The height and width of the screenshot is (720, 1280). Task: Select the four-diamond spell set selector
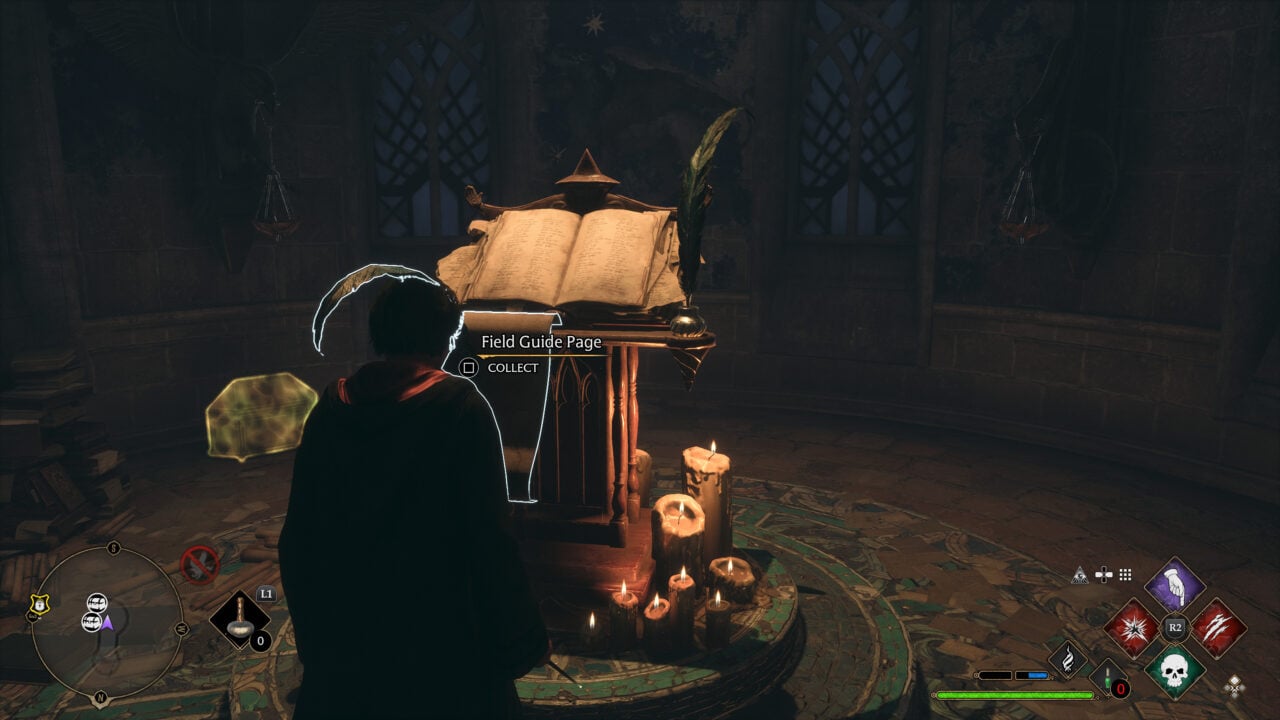point(1236,686)
